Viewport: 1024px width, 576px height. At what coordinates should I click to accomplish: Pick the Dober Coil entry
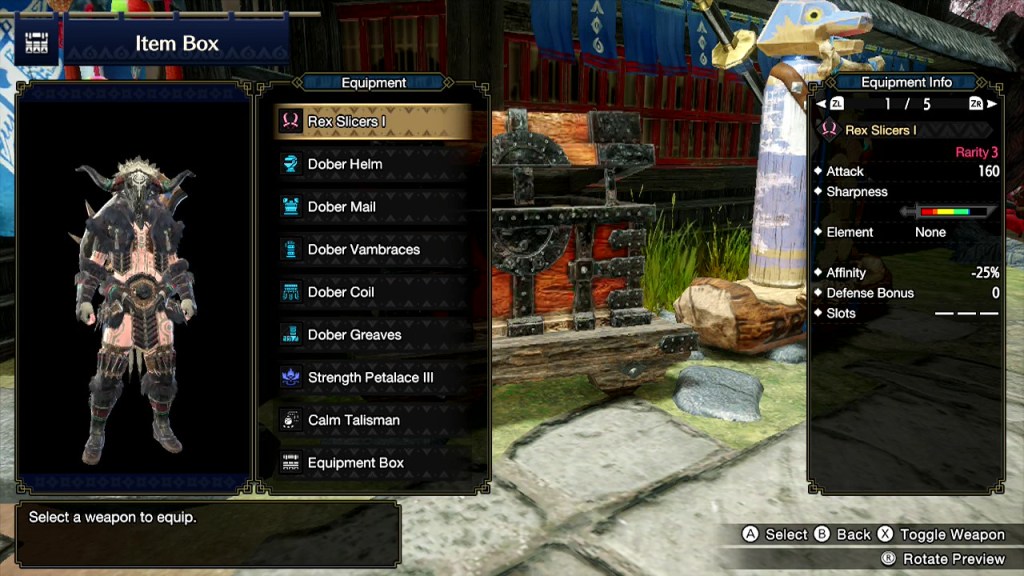pos(372,292)
